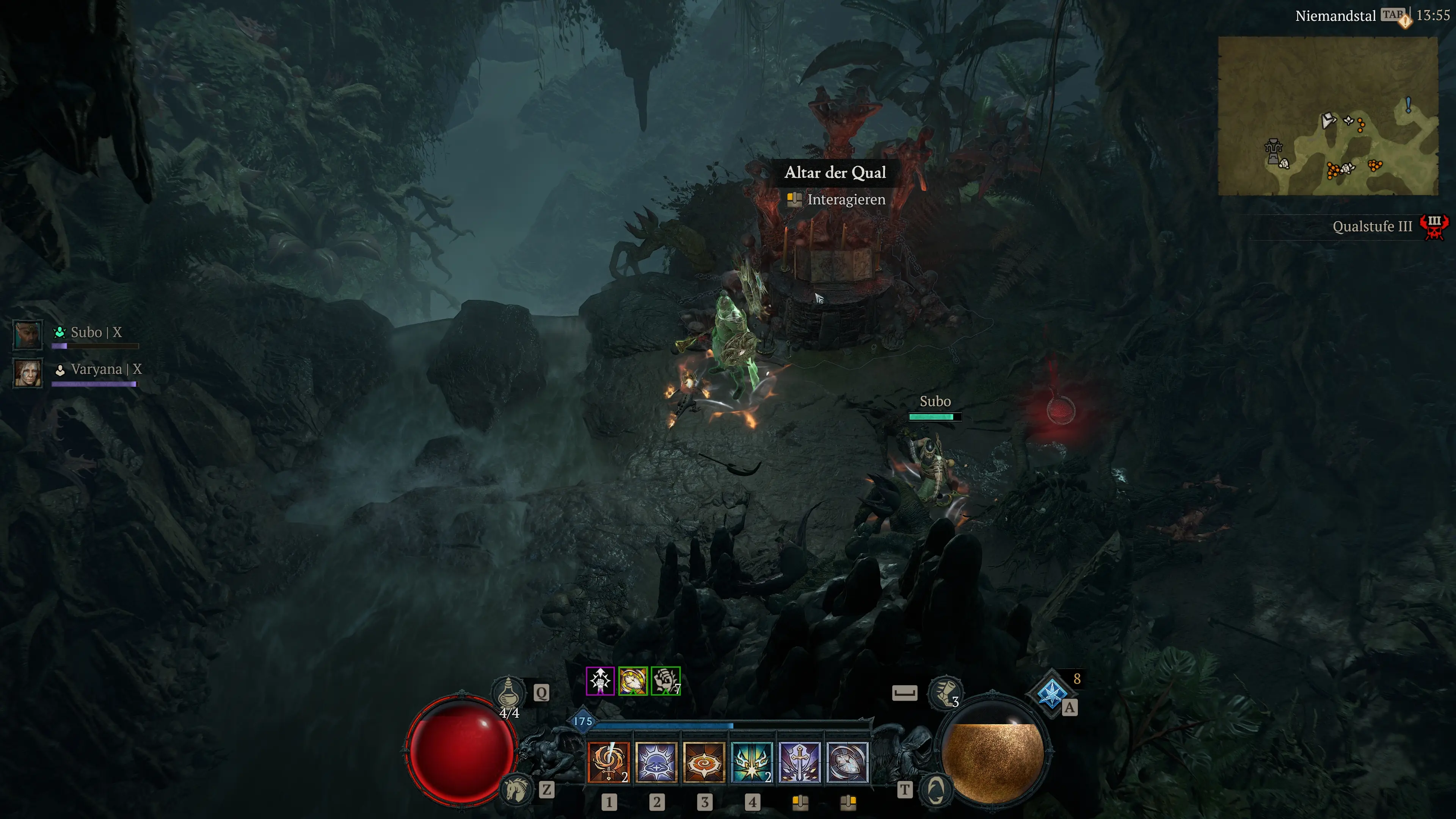Viewport: 1456px width, 819px height.
Task: Use the healing potion flask
Action: coord(508,691)
